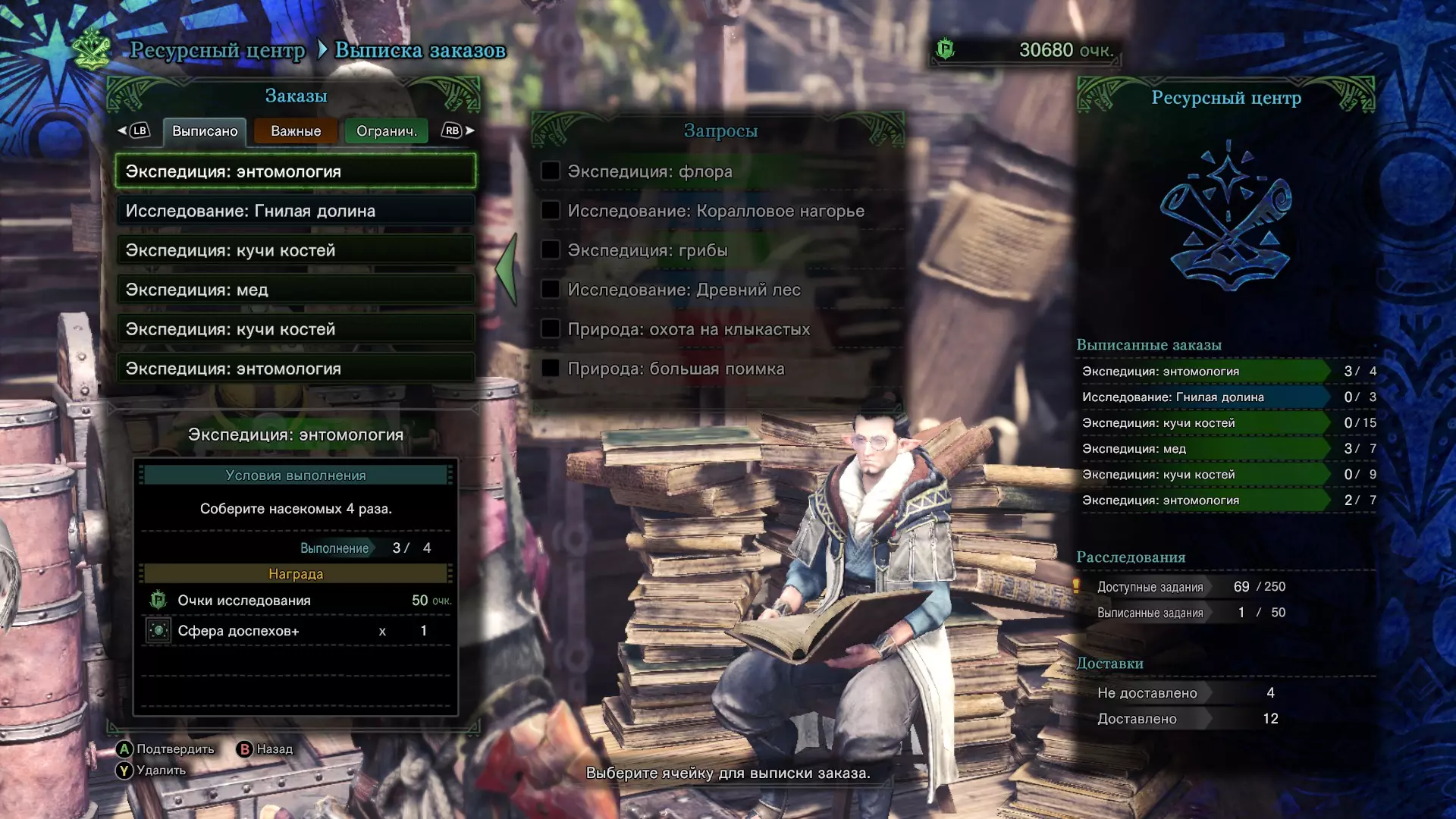Open the Важные orders tab
This screenshot has width=1456, height=819.
pos(296,131)
